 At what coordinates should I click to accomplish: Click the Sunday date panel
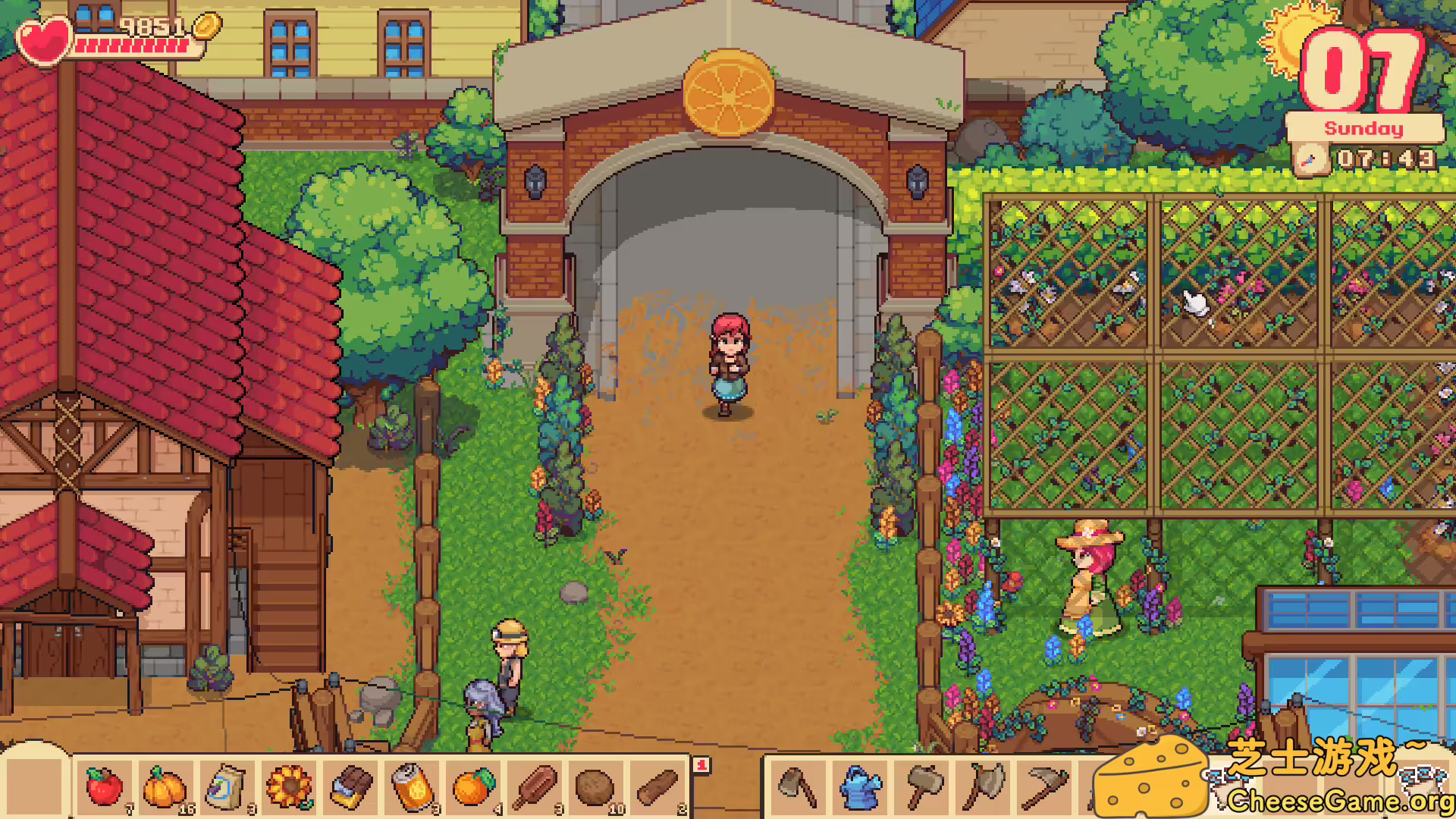pos(1363,128)
